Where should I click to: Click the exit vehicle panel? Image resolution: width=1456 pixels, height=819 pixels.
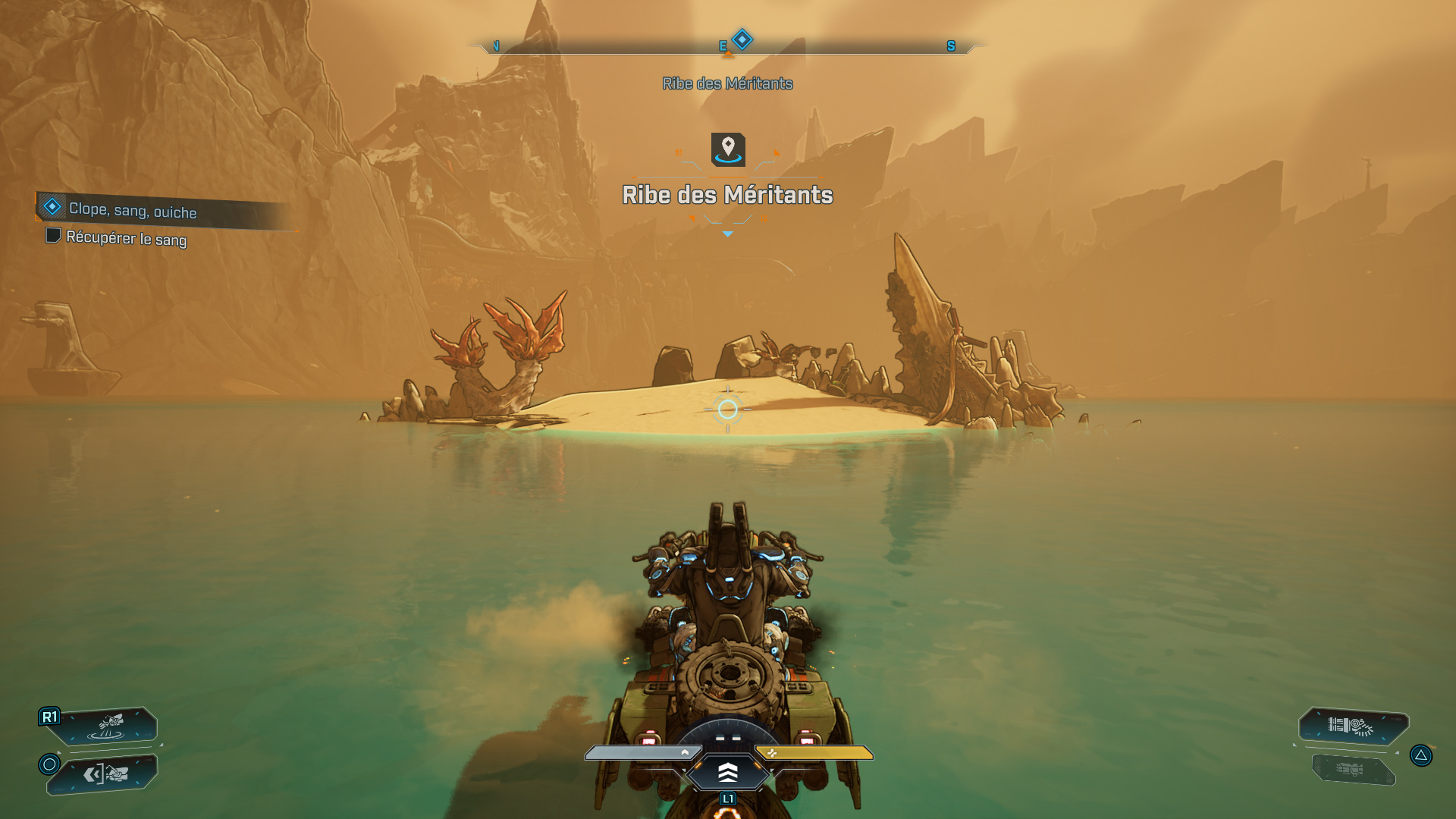coord(105,774)
